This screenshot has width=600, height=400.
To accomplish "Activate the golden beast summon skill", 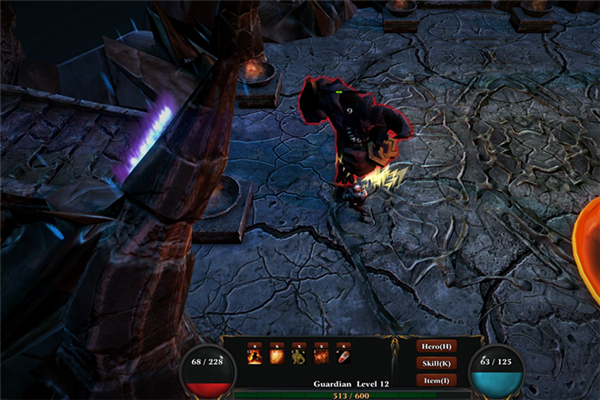I will click(298, 357).
